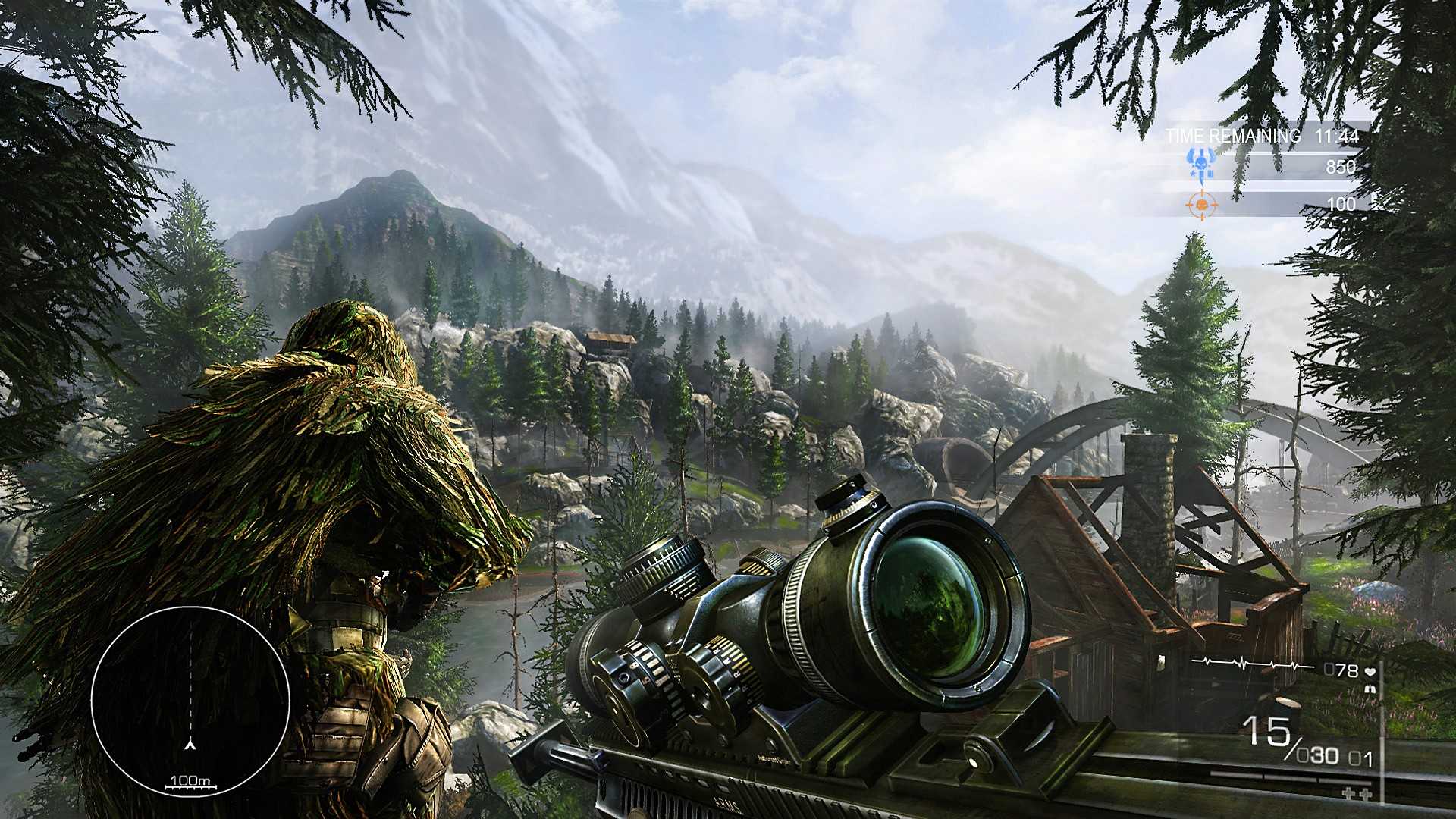Click the heart icon beside health value
Image resolution: width=1456 pixels, height=819 pixels.
coord(1370,673)
